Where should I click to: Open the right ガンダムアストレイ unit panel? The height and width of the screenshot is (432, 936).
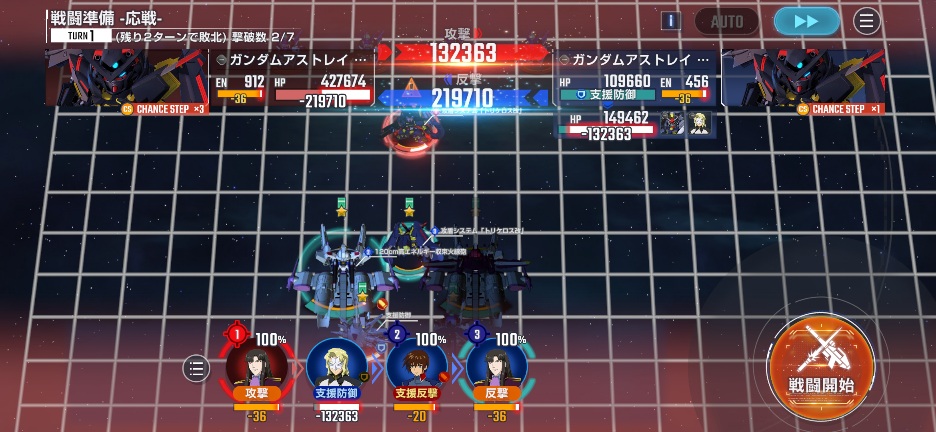tap(634, 77)
